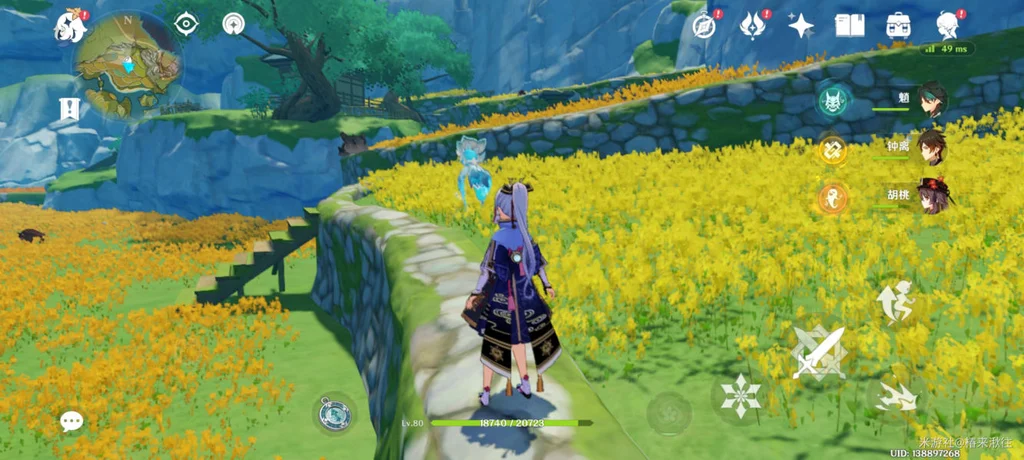Tap the sprint dash button
1024x460 pixels.
(x=895, y=397)
